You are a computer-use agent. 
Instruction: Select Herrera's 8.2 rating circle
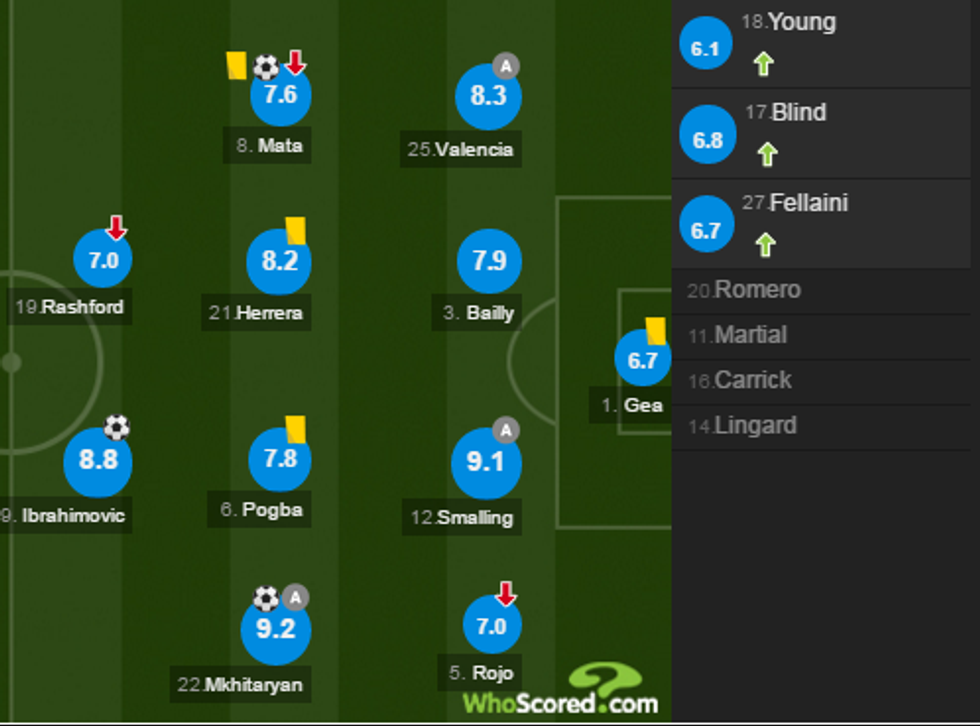(x=279, y=262)
